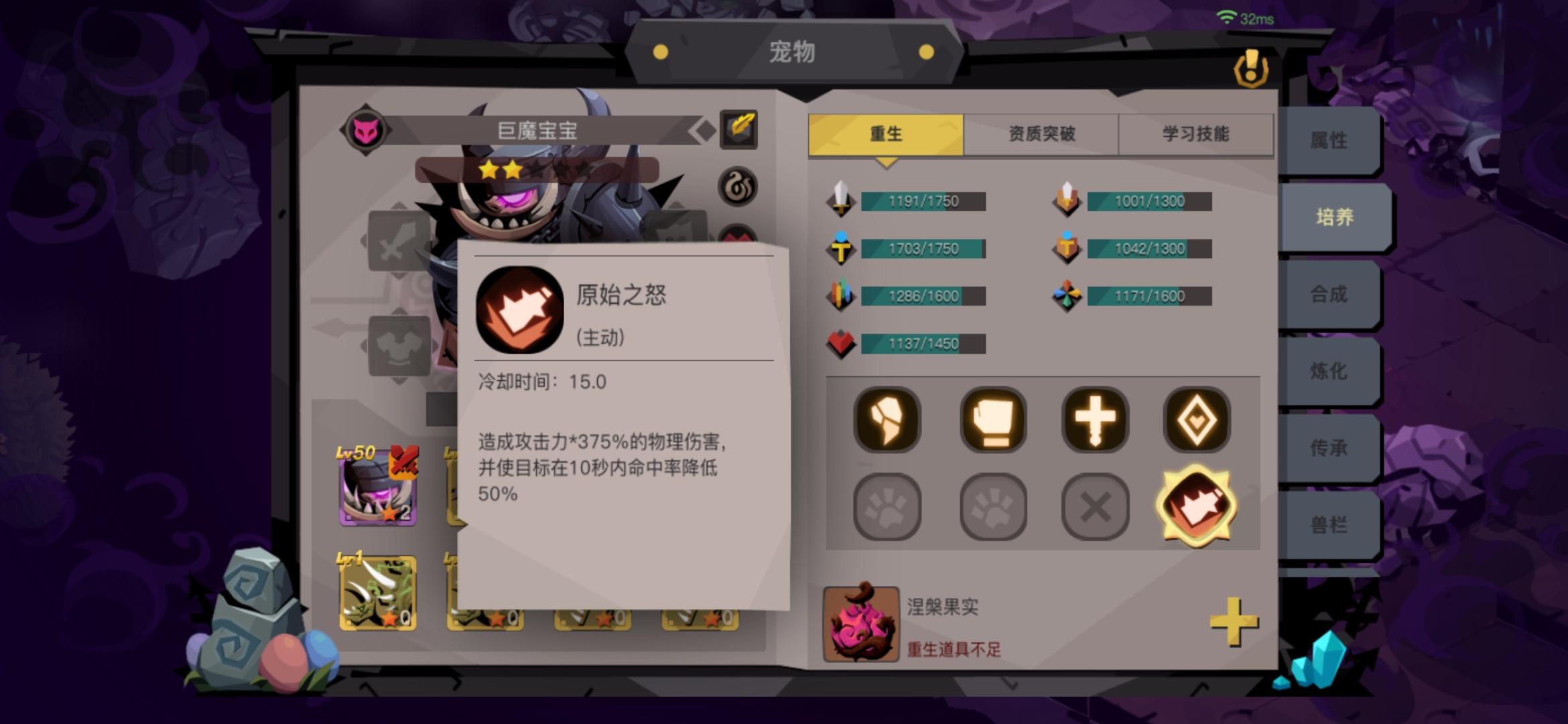Open the 兽栏 panel from side menu
Screen dimensions: 1568x724
1330,524
